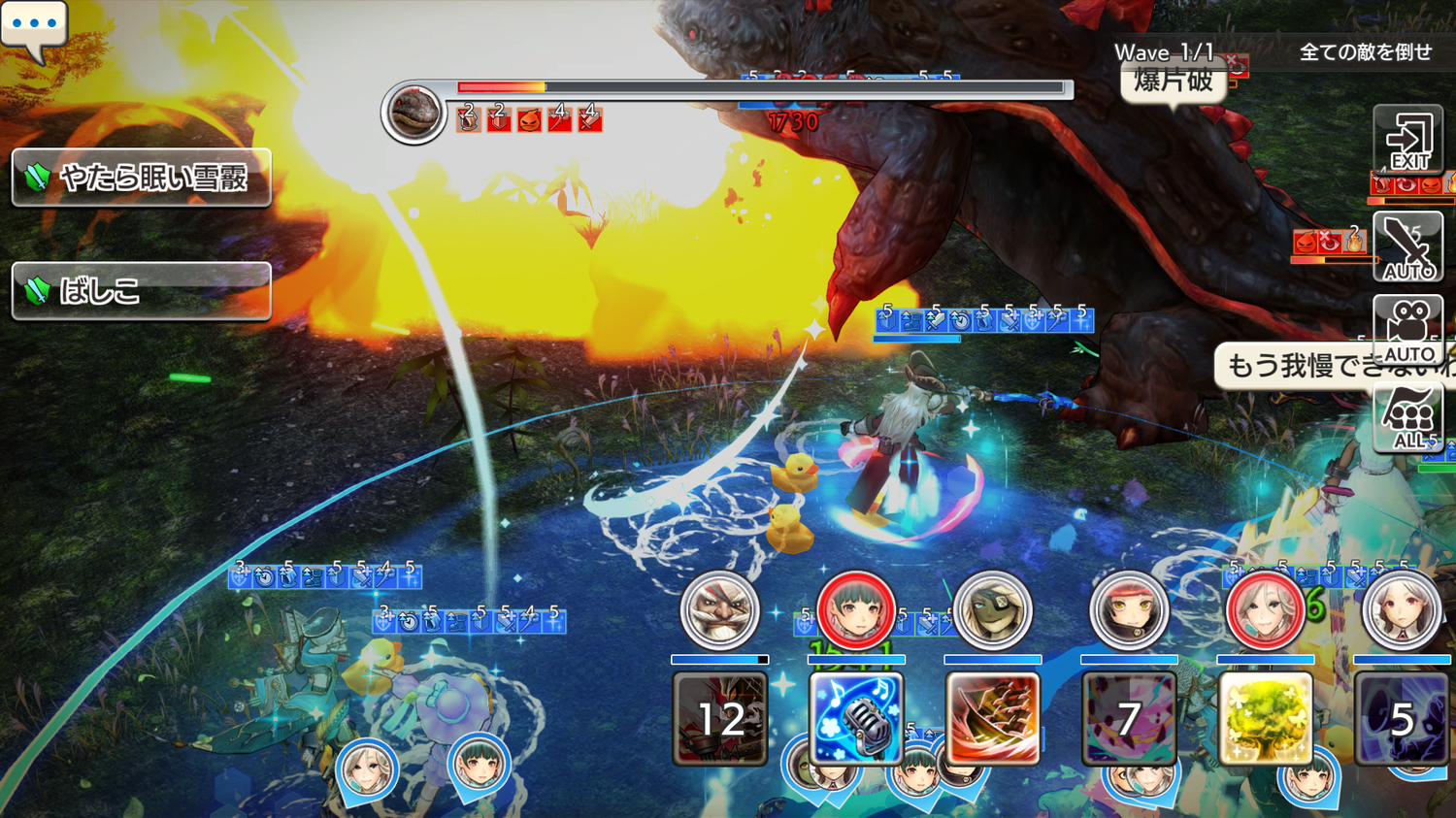Select the green-haired girl portrait with red ring
The width and height of the screenshot is (1456, 818).
855,611
